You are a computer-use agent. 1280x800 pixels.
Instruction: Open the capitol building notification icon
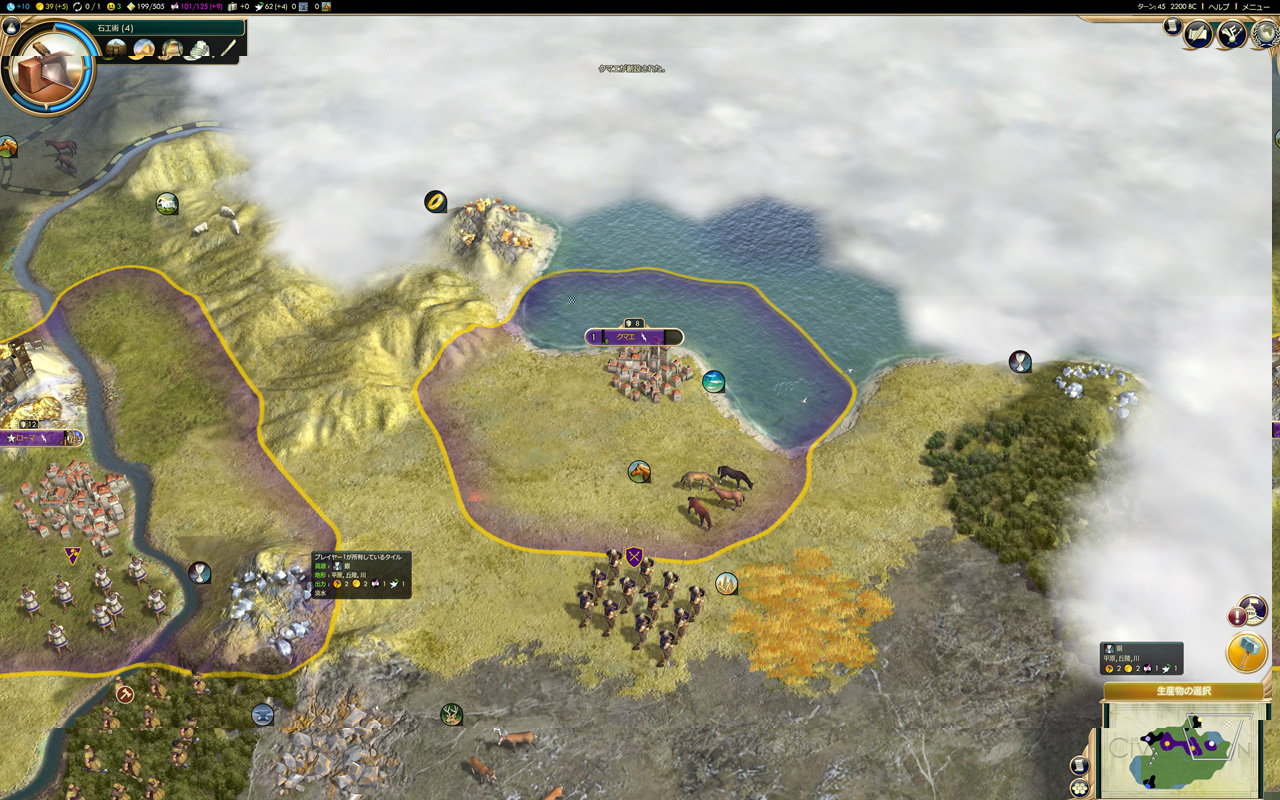click(x=1252, y=608)
